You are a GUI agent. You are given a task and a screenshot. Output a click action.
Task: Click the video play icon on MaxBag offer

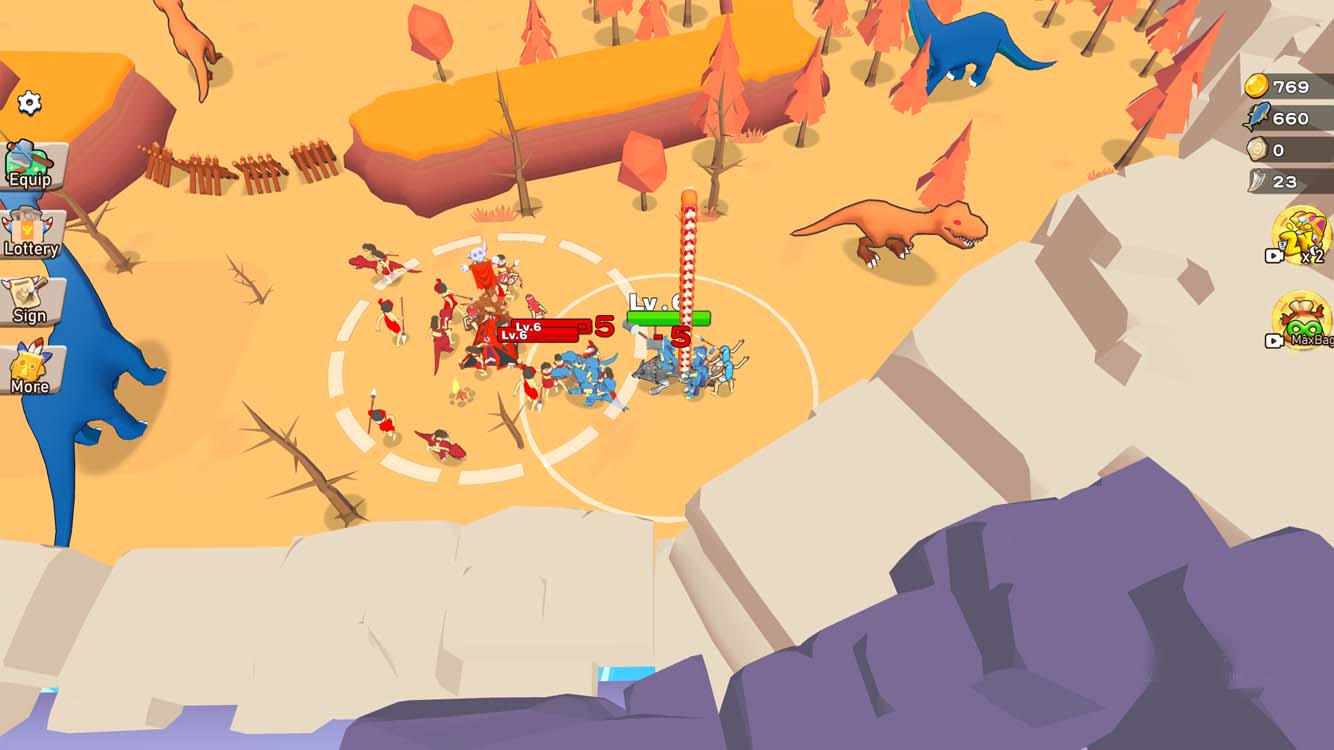click(x=1274, y=340)
